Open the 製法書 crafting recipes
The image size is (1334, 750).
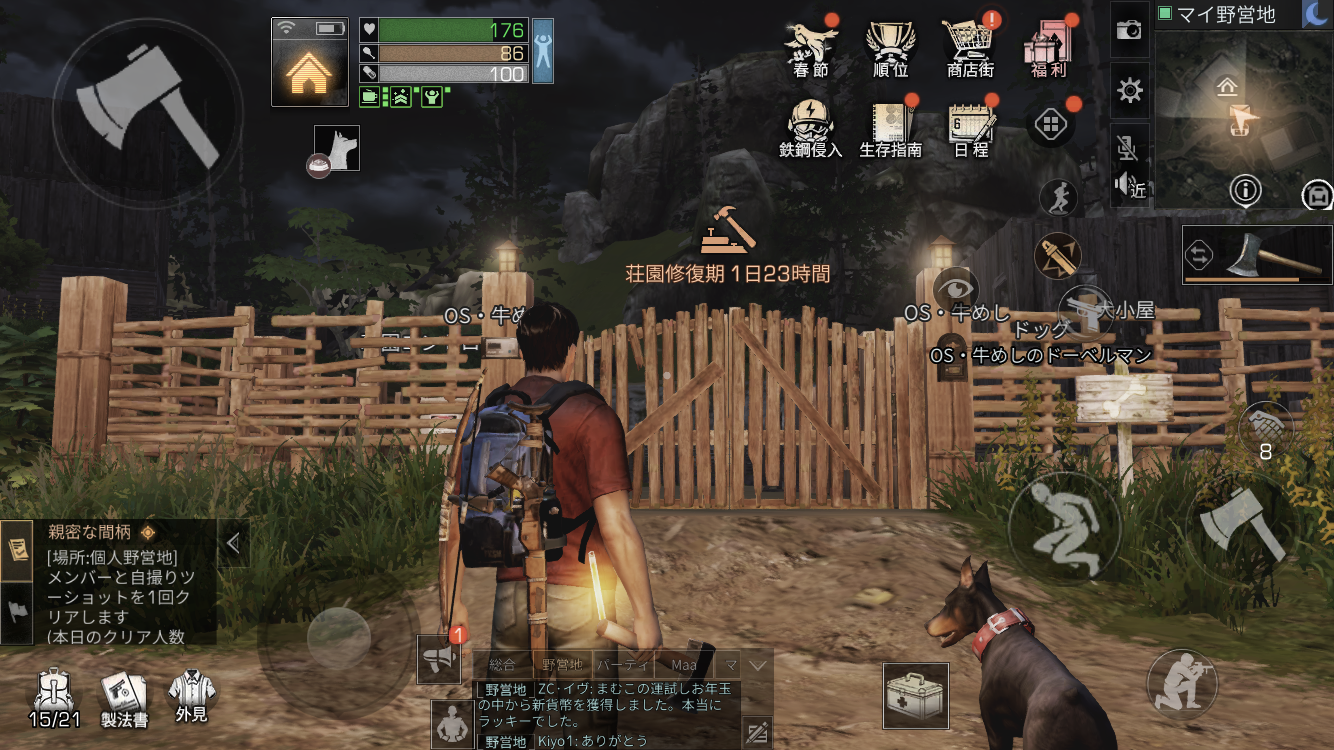[x=125, y=697]
